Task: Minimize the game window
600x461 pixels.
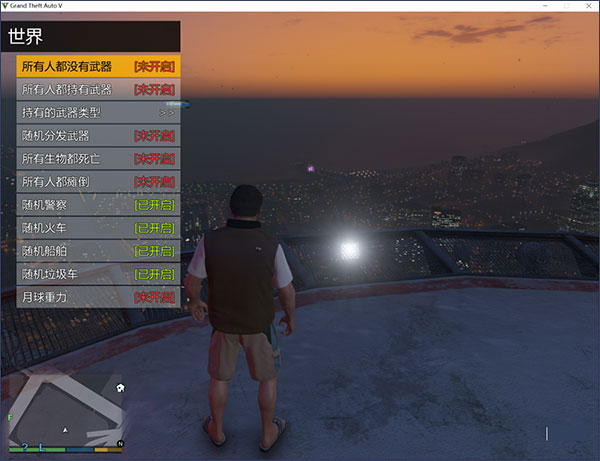Action: coord(526,6)
